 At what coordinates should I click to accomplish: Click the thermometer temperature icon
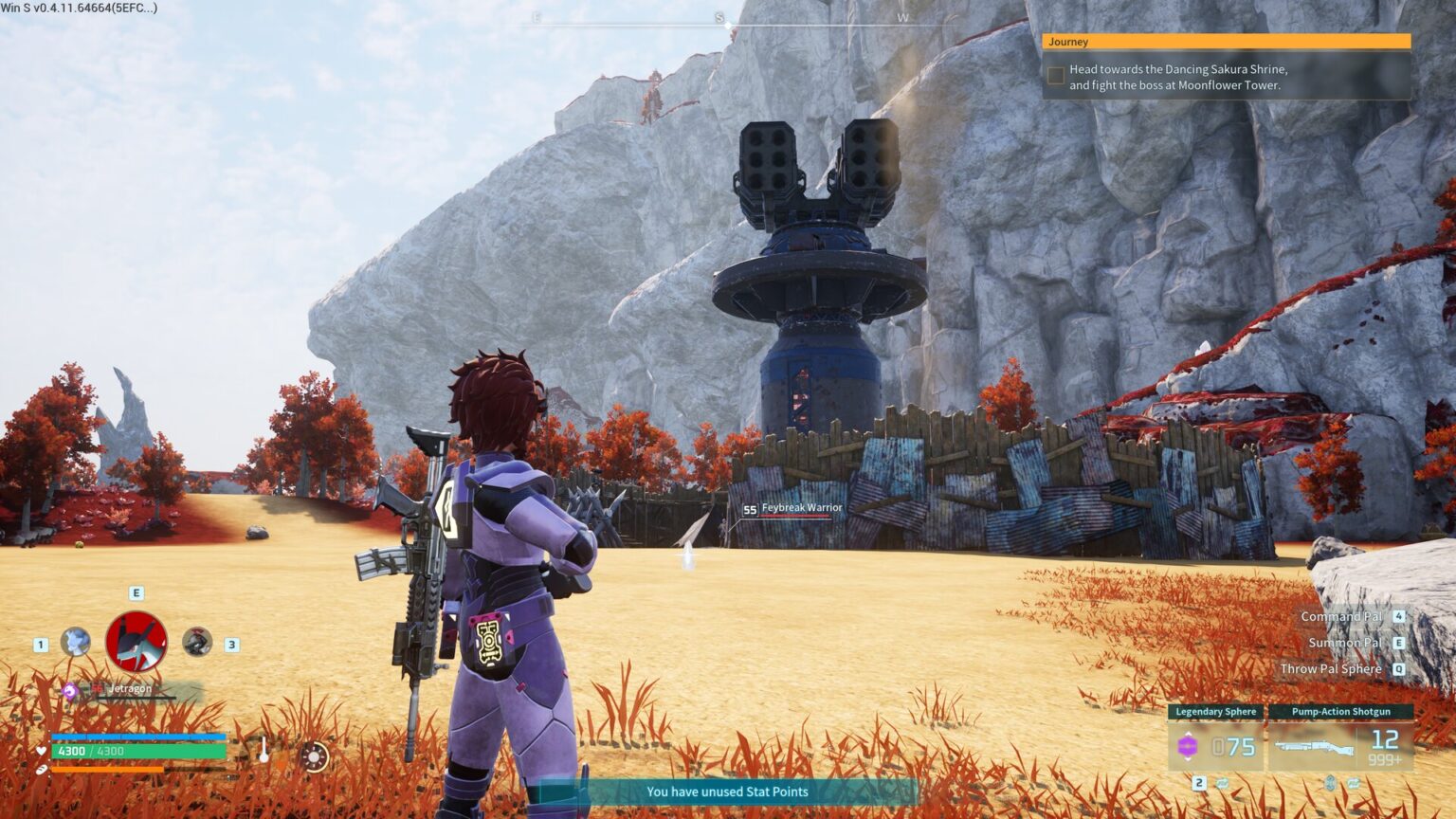tap(264, 751)
